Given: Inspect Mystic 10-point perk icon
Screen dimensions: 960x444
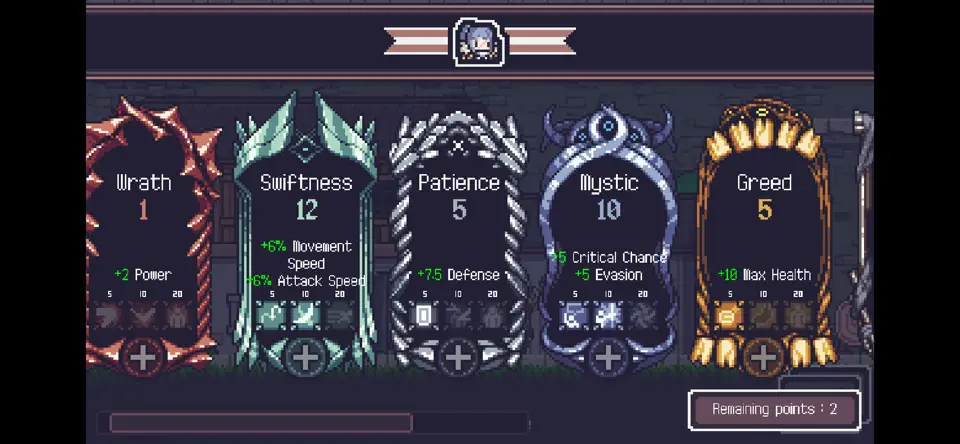Looking at the screenshot, I should pyautogui.click(x=608, y=316).
